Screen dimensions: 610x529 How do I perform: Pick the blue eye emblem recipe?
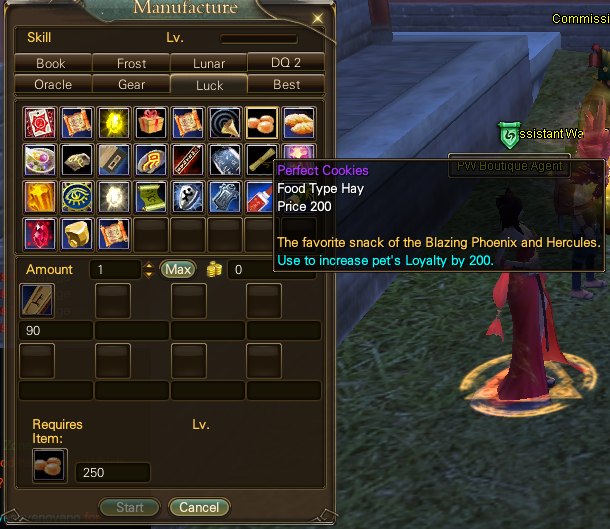[x=76, y=196]
